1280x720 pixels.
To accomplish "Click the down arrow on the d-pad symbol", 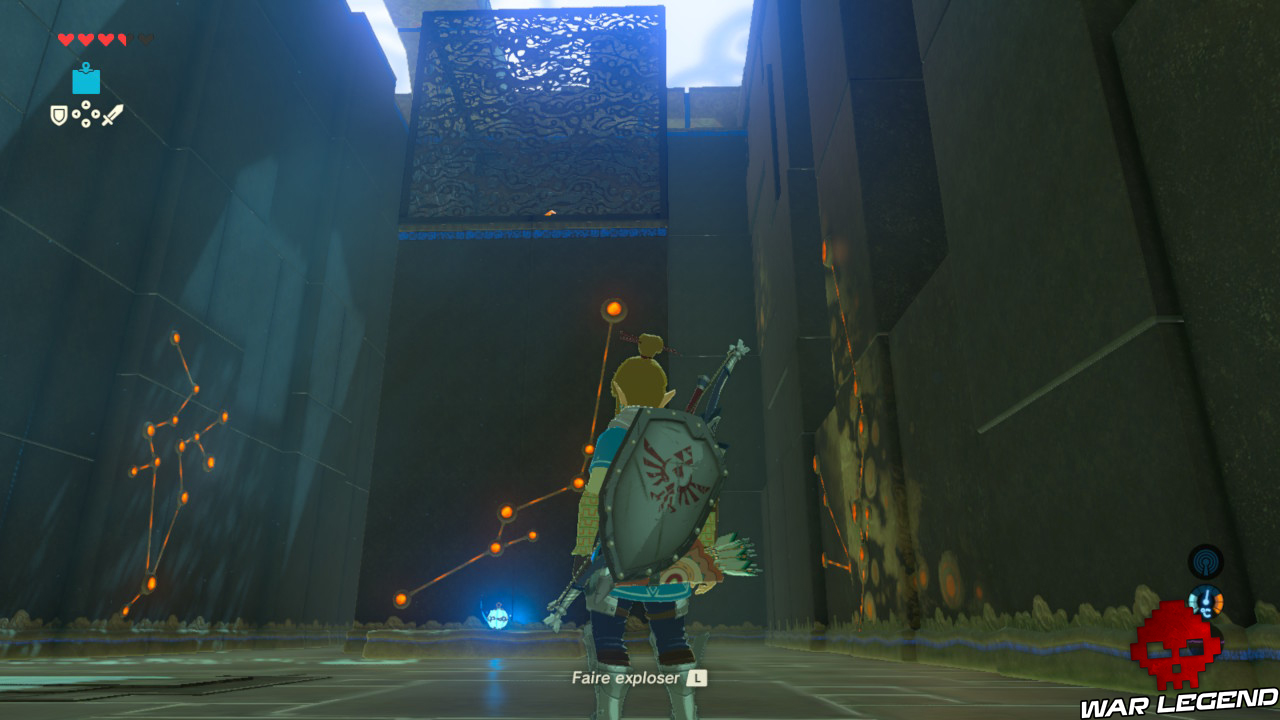I will pyautogui.click(x=86, y=124).
